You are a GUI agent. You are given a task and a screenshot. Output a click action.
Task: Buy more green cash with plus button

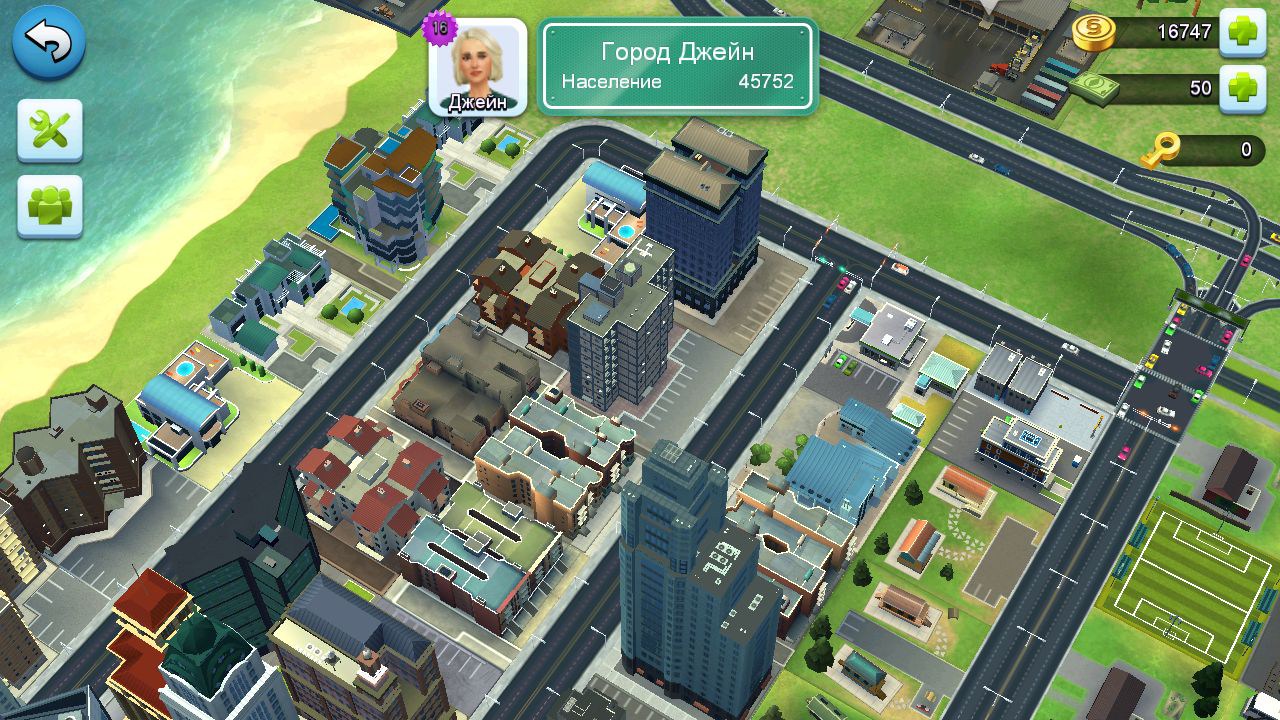[1243, 88]
